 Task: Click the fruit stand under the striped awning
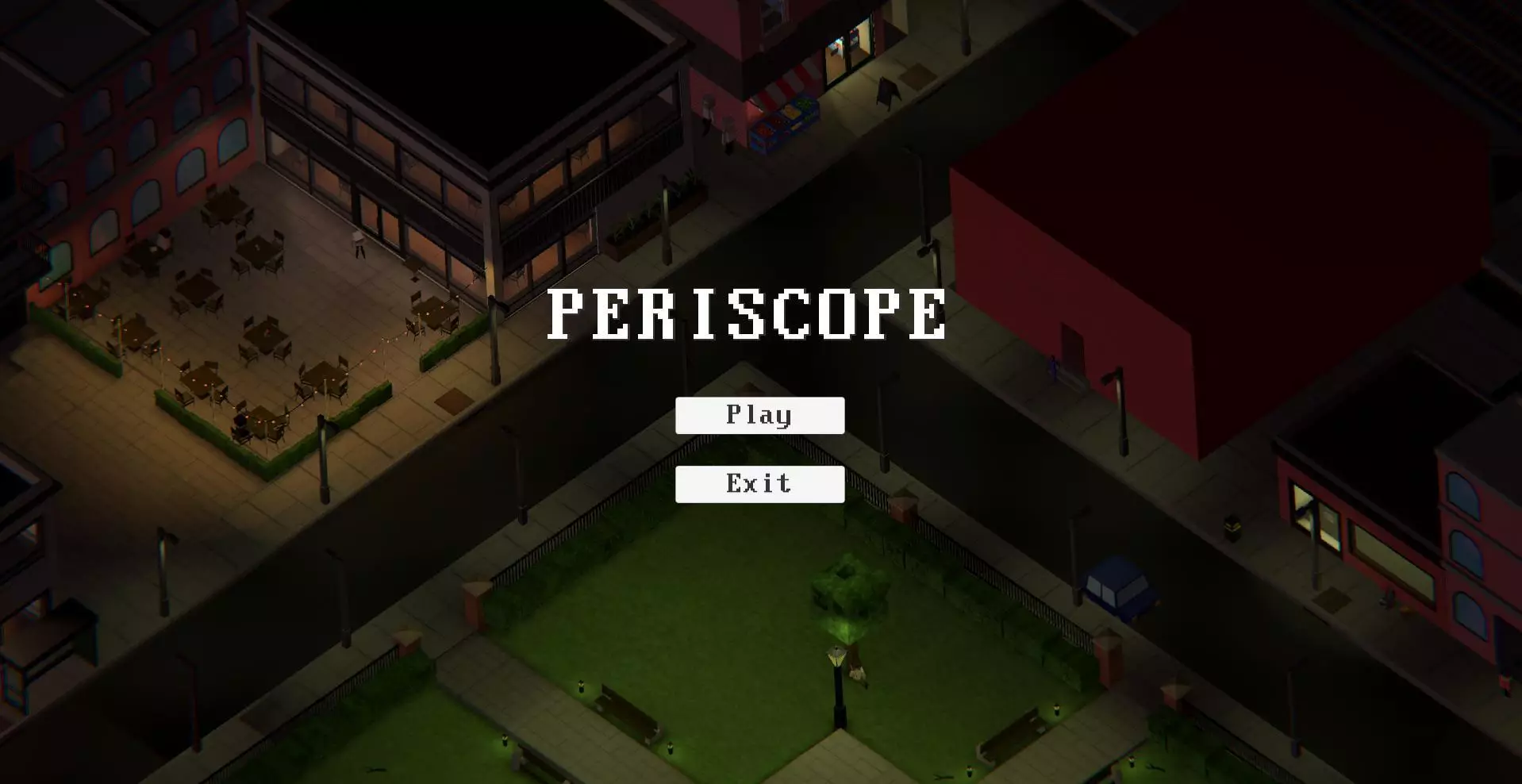tap(786, 119)
